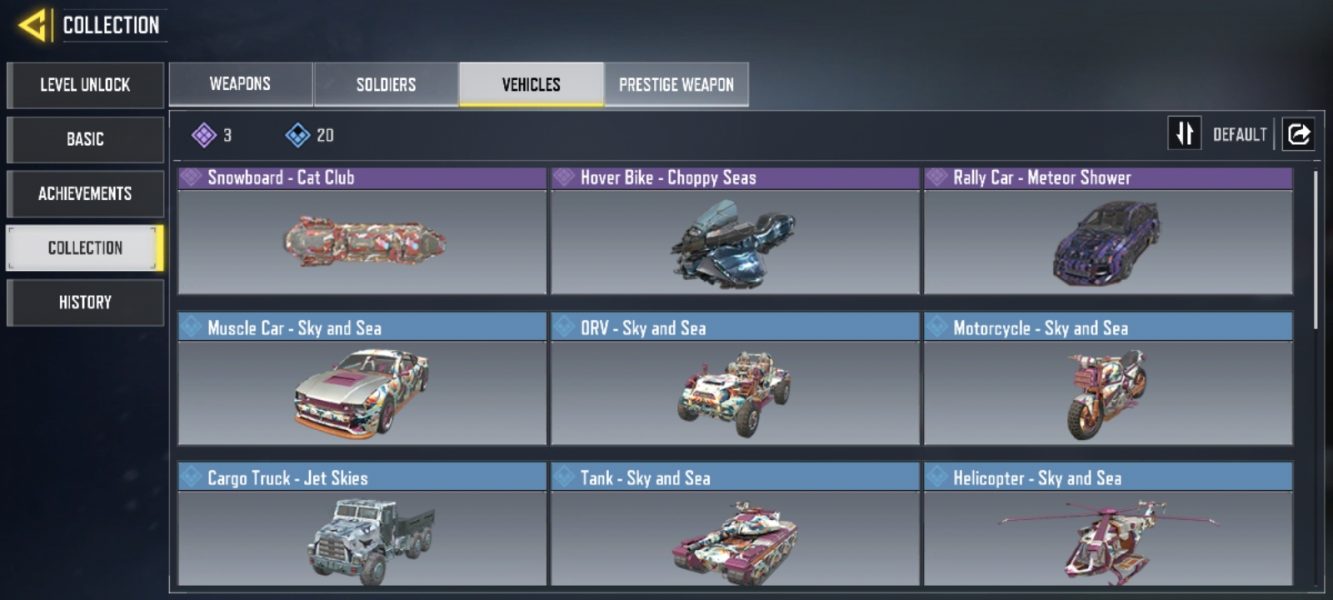The height and width of the screenshot is (600, 1333).
Task: Go back using the yellow arrow
Action: click(x=34, y=25)
